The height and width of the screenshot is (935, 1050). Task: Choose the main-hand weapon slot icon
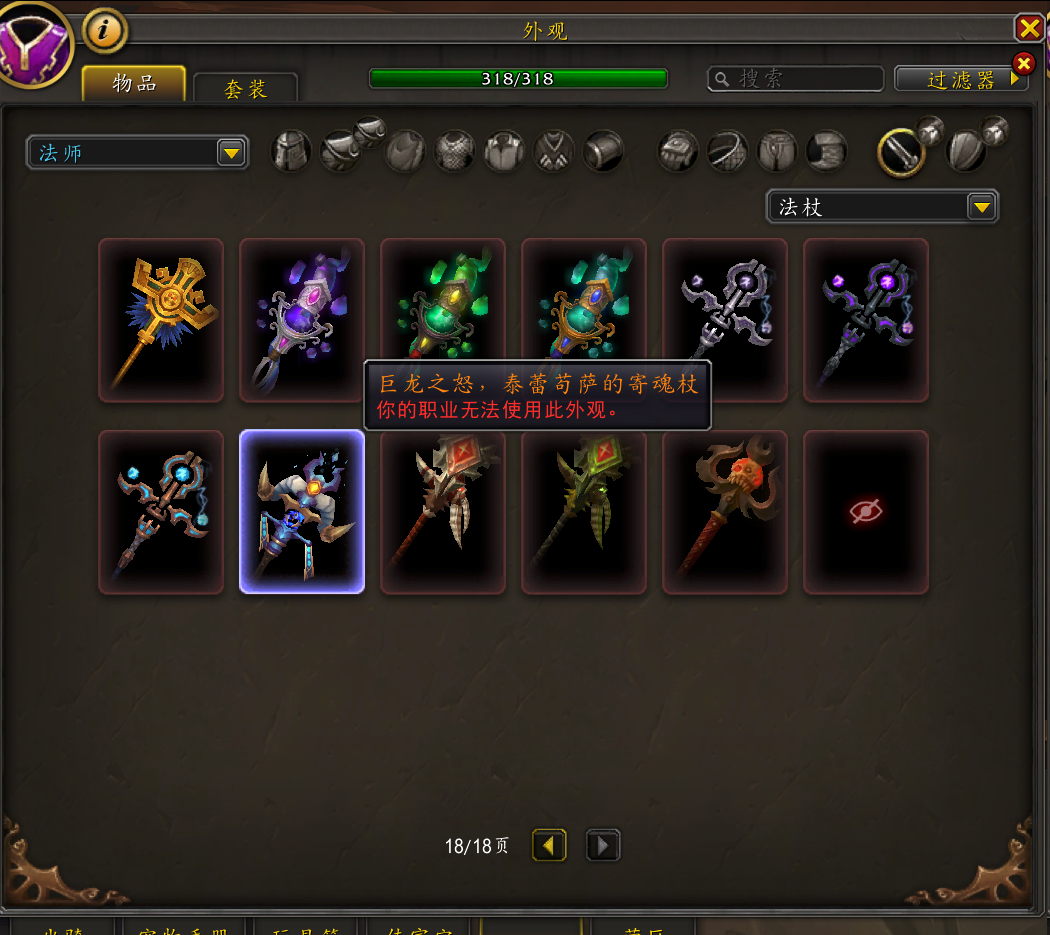[900, 152]
